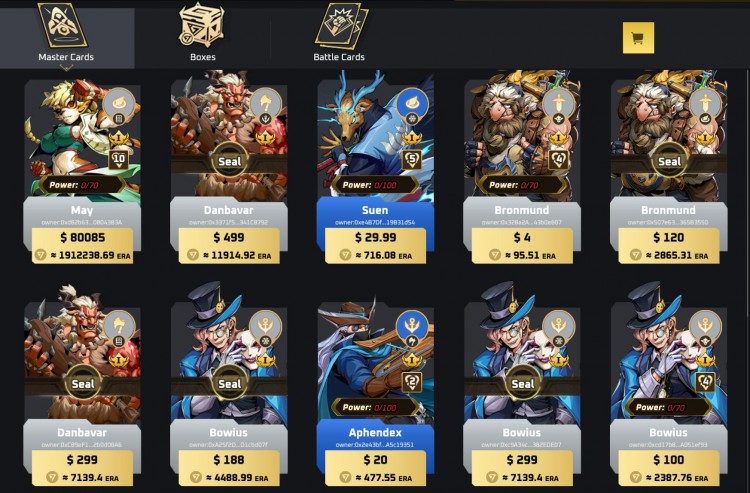Screen dimensions: 750x493
Task: Open the yellow shopping cart button
Action: coord(637,38)
